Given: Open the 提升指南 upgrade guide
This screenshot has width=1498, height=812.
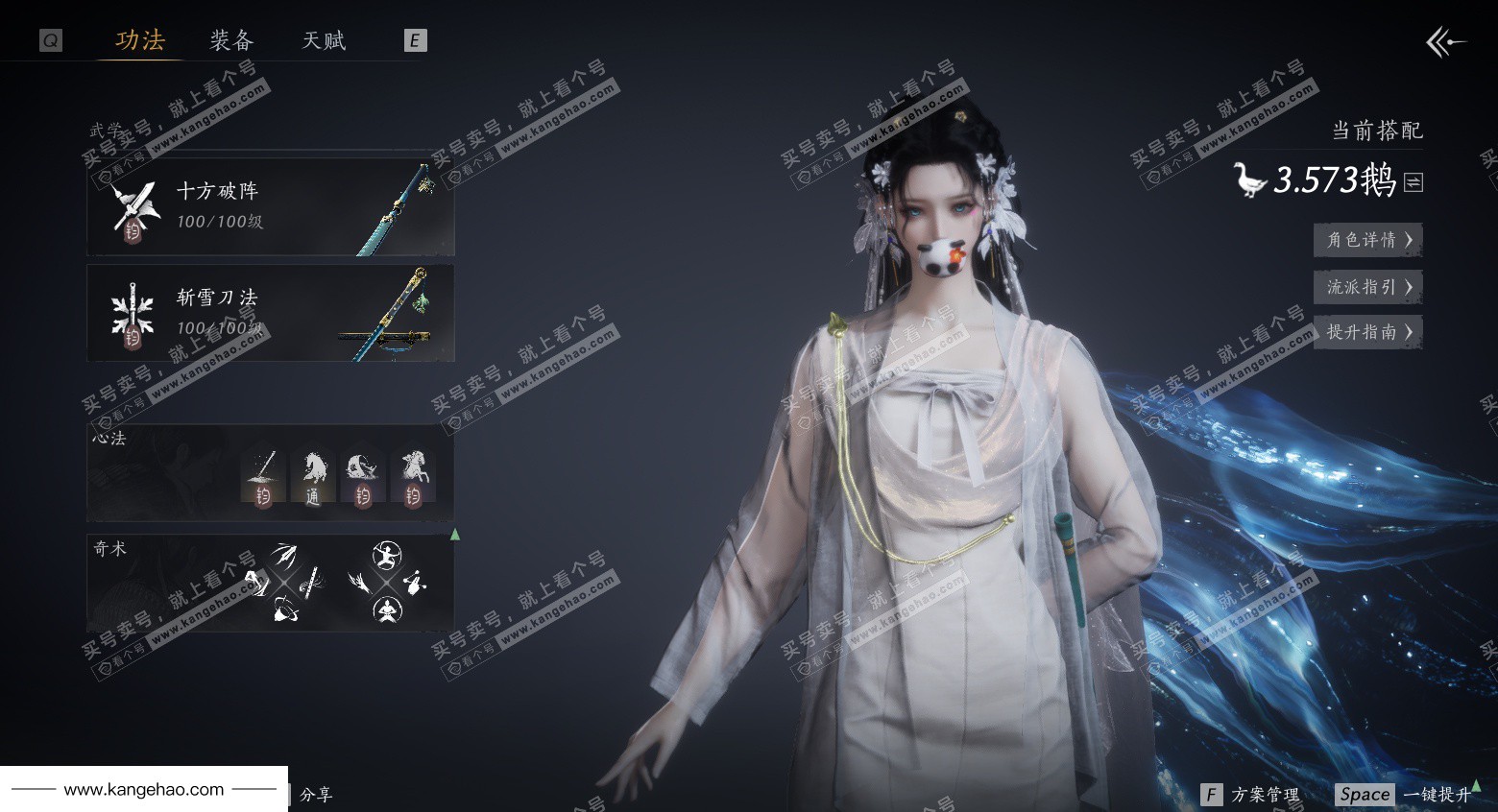Looking at the screenshot, I should pyautogui.click(x=1367, y=332).
